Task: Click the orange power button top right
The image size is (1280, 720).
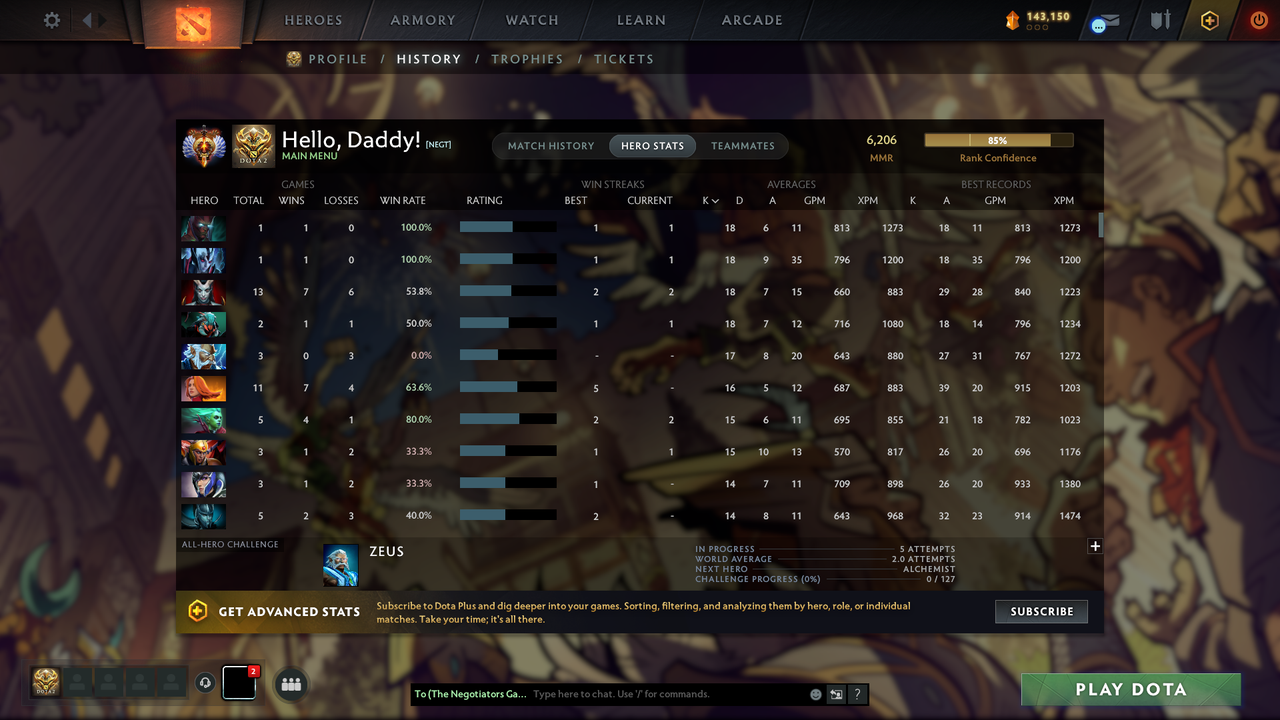Action: coord(1258,19)
